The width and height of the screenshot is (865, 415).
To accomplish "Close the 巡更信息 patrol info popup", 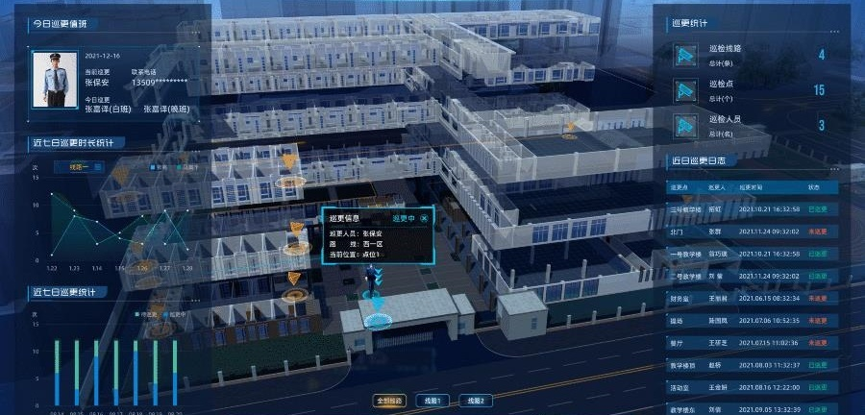I will pos(424,217).
